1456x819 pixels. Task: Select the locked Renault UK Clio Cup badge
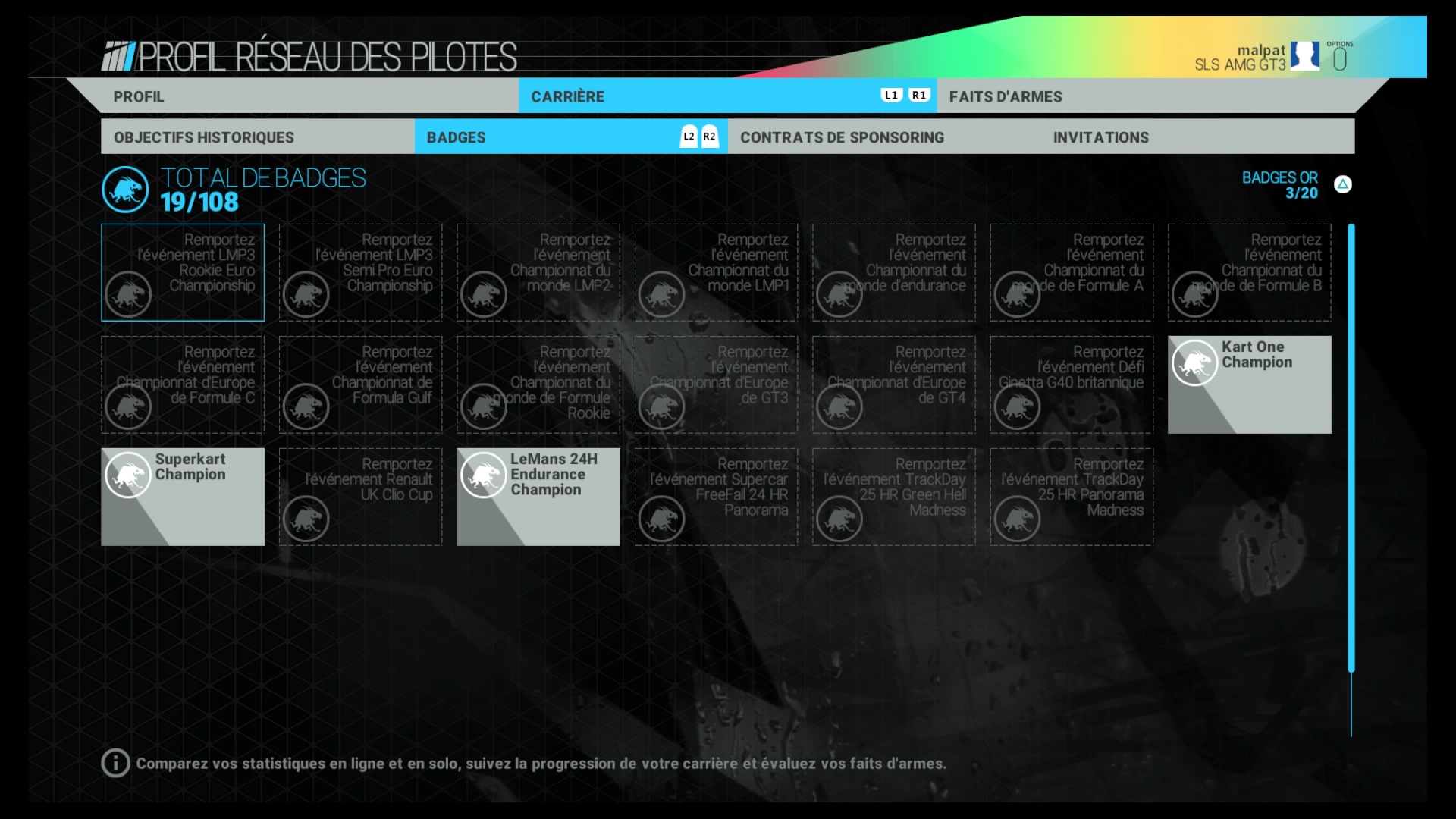(x=360, y=497)
